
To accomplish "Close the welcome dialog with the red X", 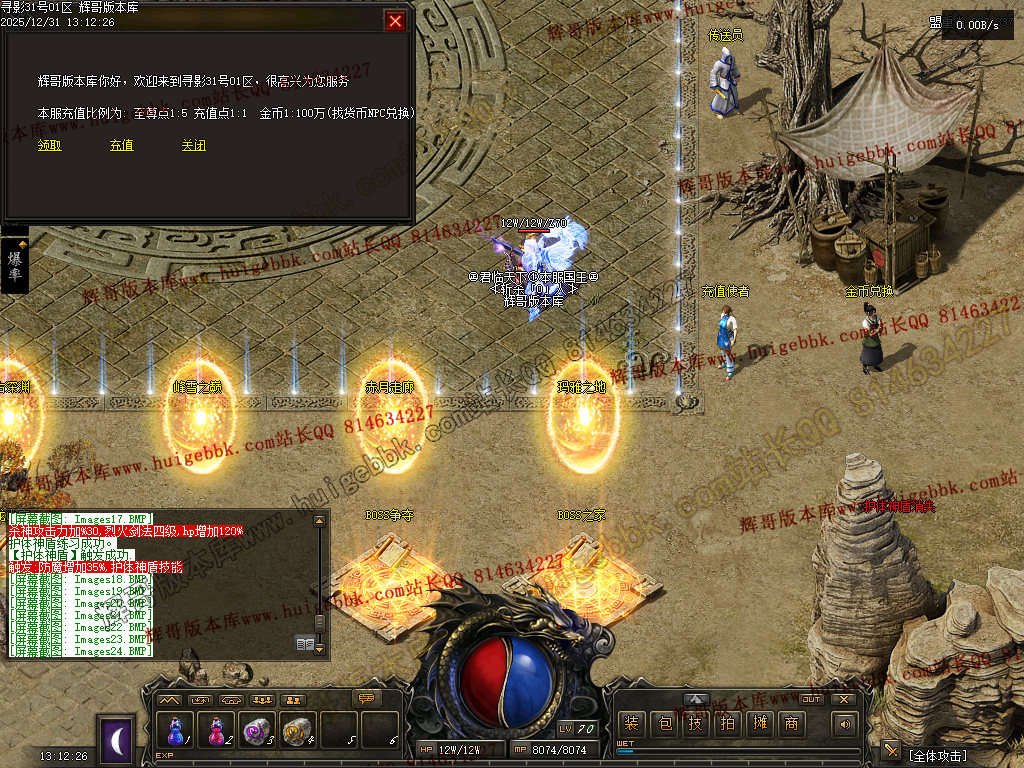I will click(x=396, y=21).
